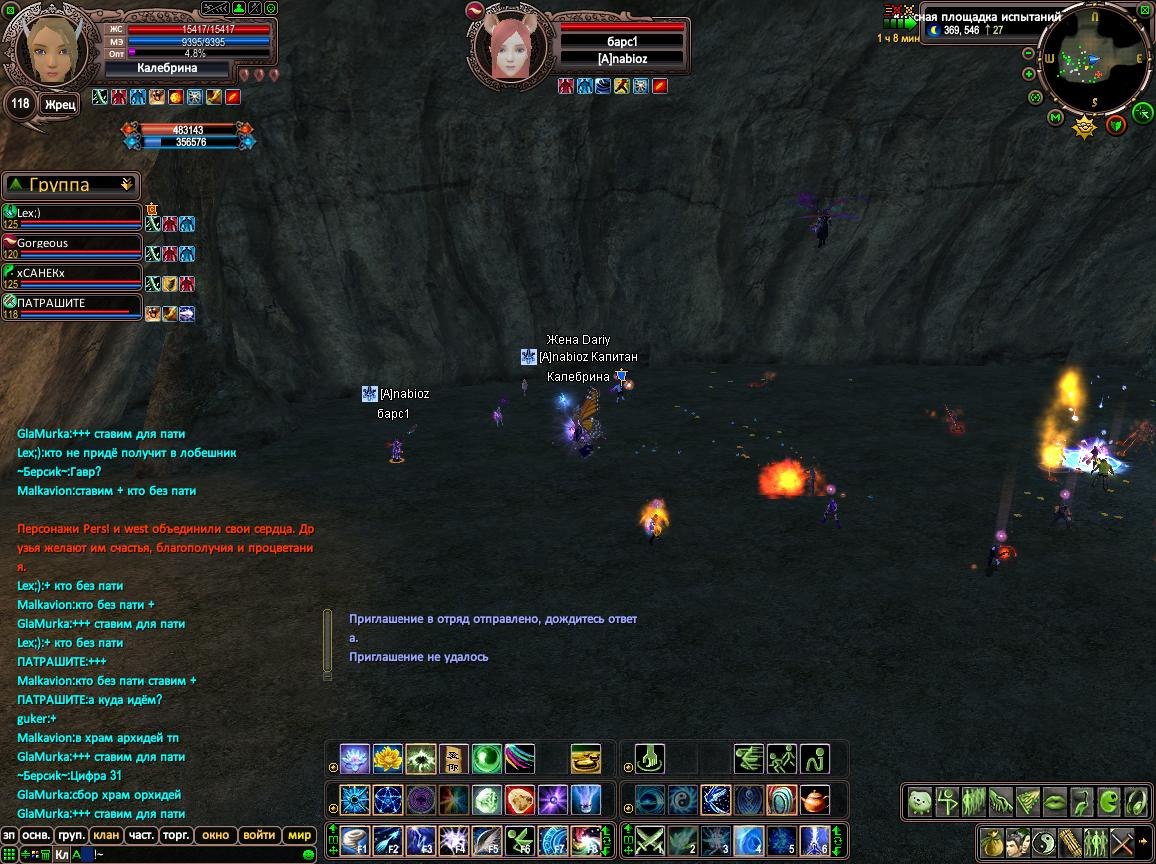This screenshot has height=864, width=1156.
Task: Activate the tornado skill on F1
Action: 355,839
